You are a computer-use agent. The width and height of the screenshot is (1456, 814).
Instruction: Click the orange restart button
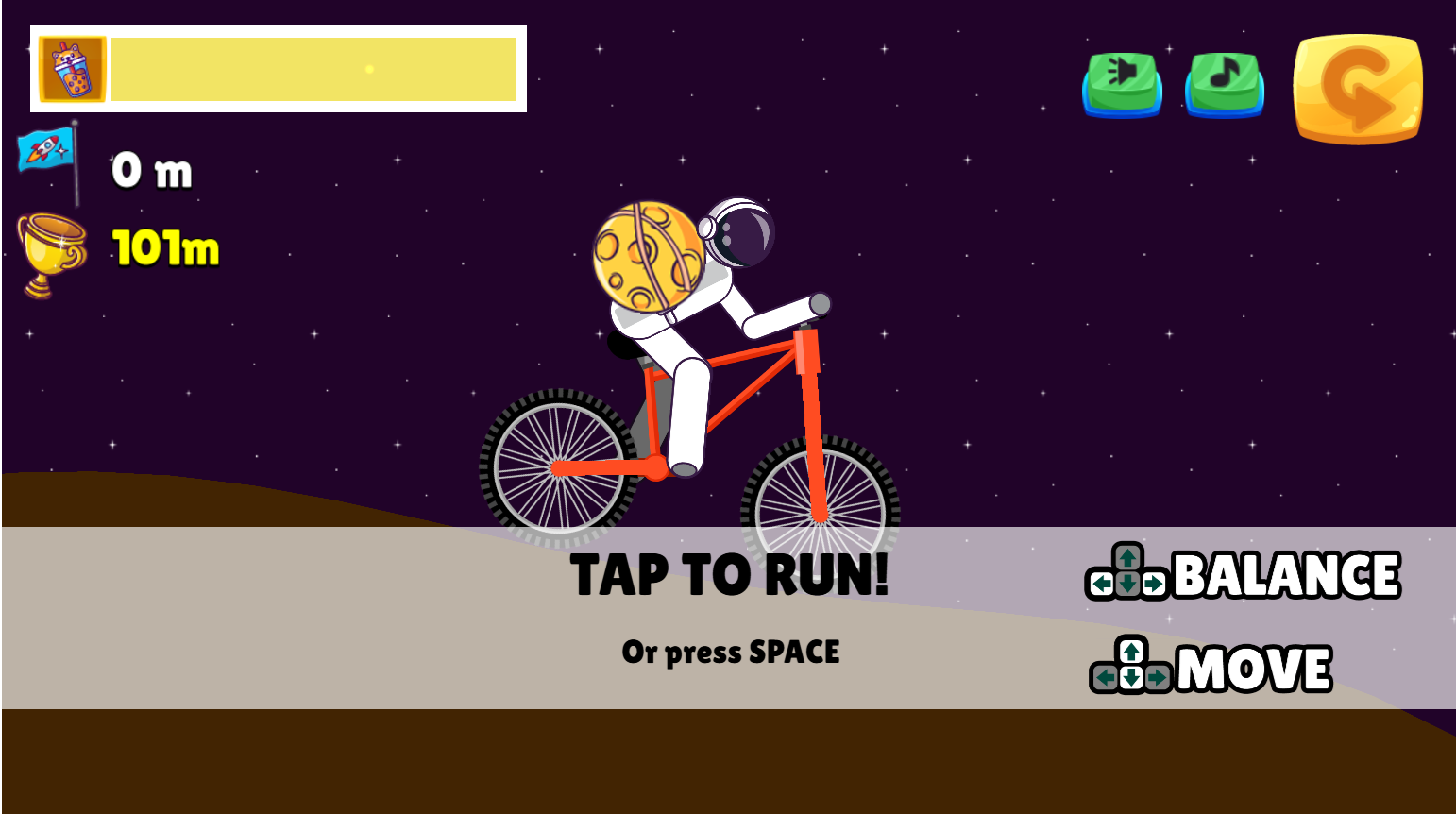pyautogui.click(x=1358, y=87)
